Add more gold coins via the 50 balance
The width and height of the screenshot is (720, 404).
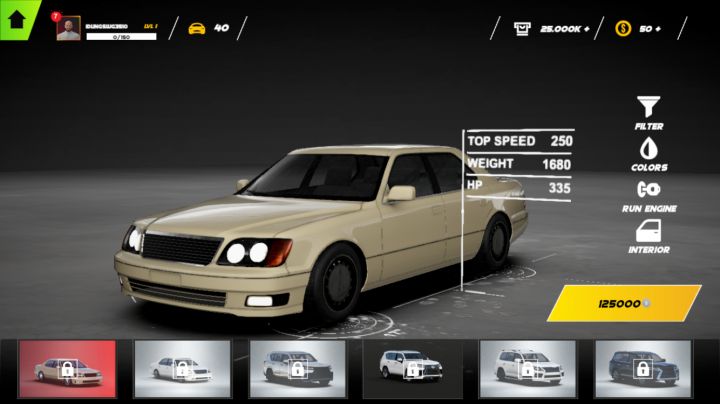coord(639,29)
